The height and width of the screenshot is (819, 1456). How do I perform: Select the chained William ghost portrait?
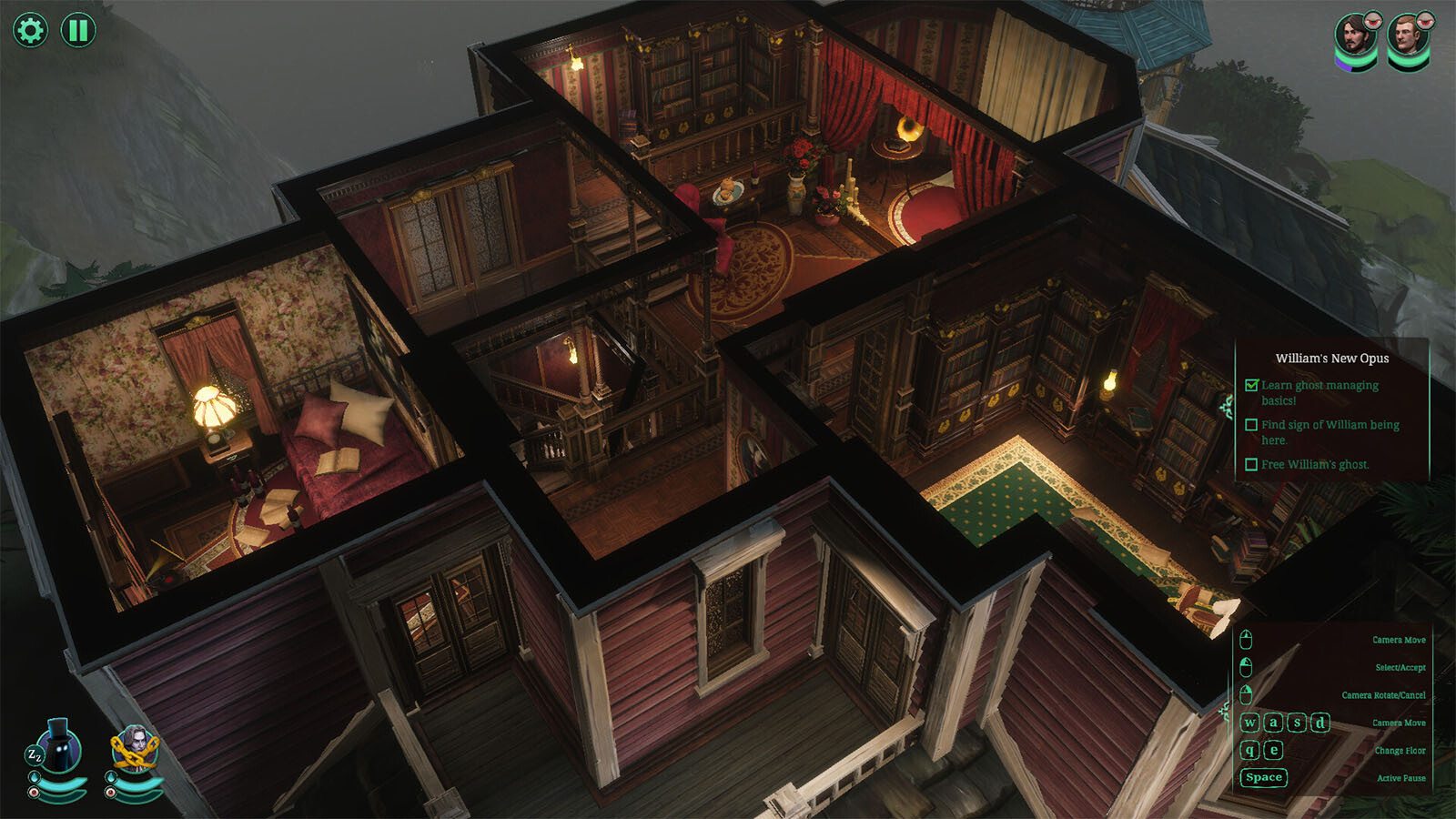click(135, 749)
